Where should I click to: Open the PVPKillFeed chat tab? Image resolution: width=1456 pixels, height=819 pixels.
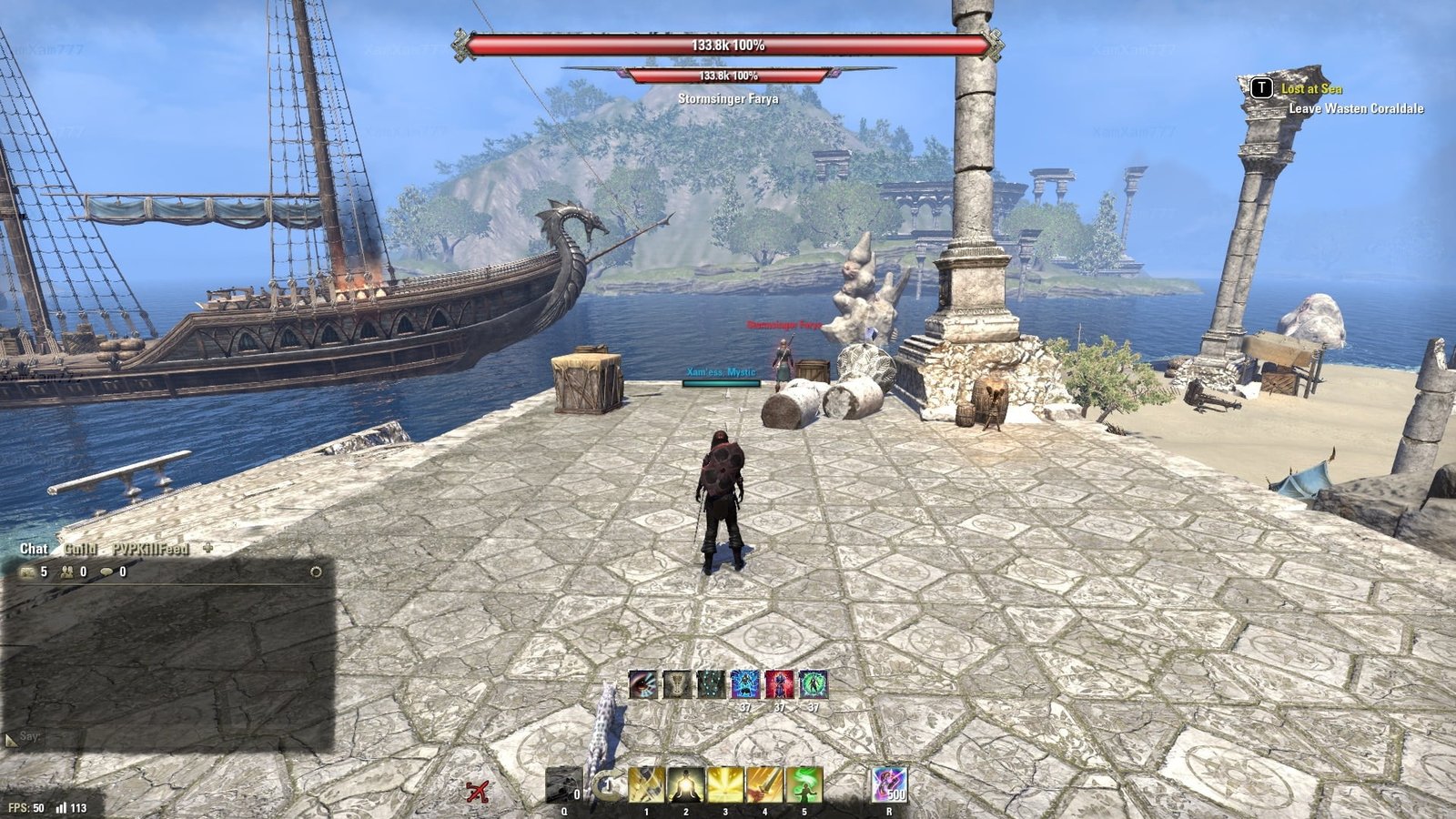pyautogui.click(x=150, y=549)
